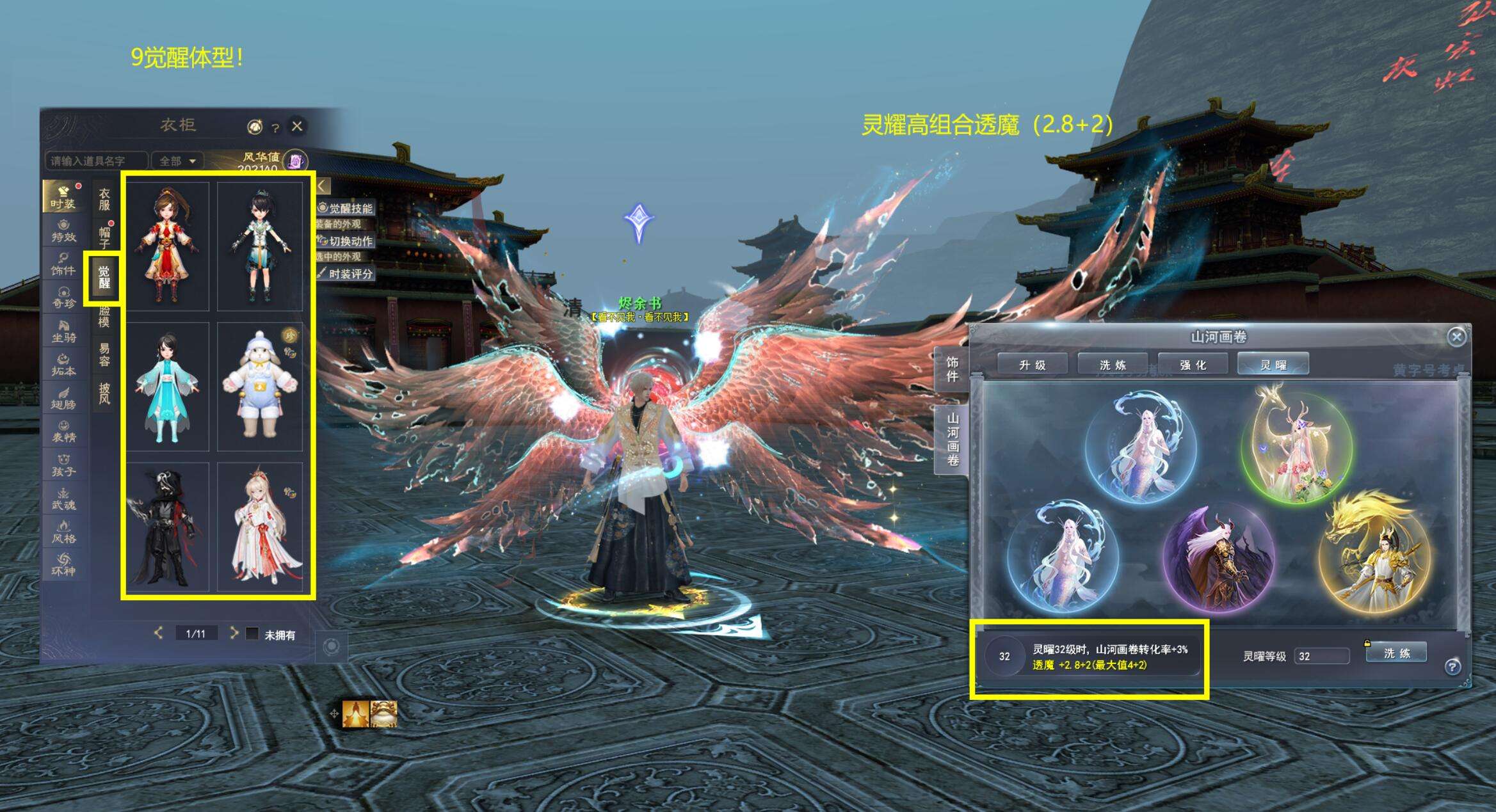This screenshot has height=812, width=1496.
Task: Select the white bunny costume thumbnail
Action: (x=259, y=386)
